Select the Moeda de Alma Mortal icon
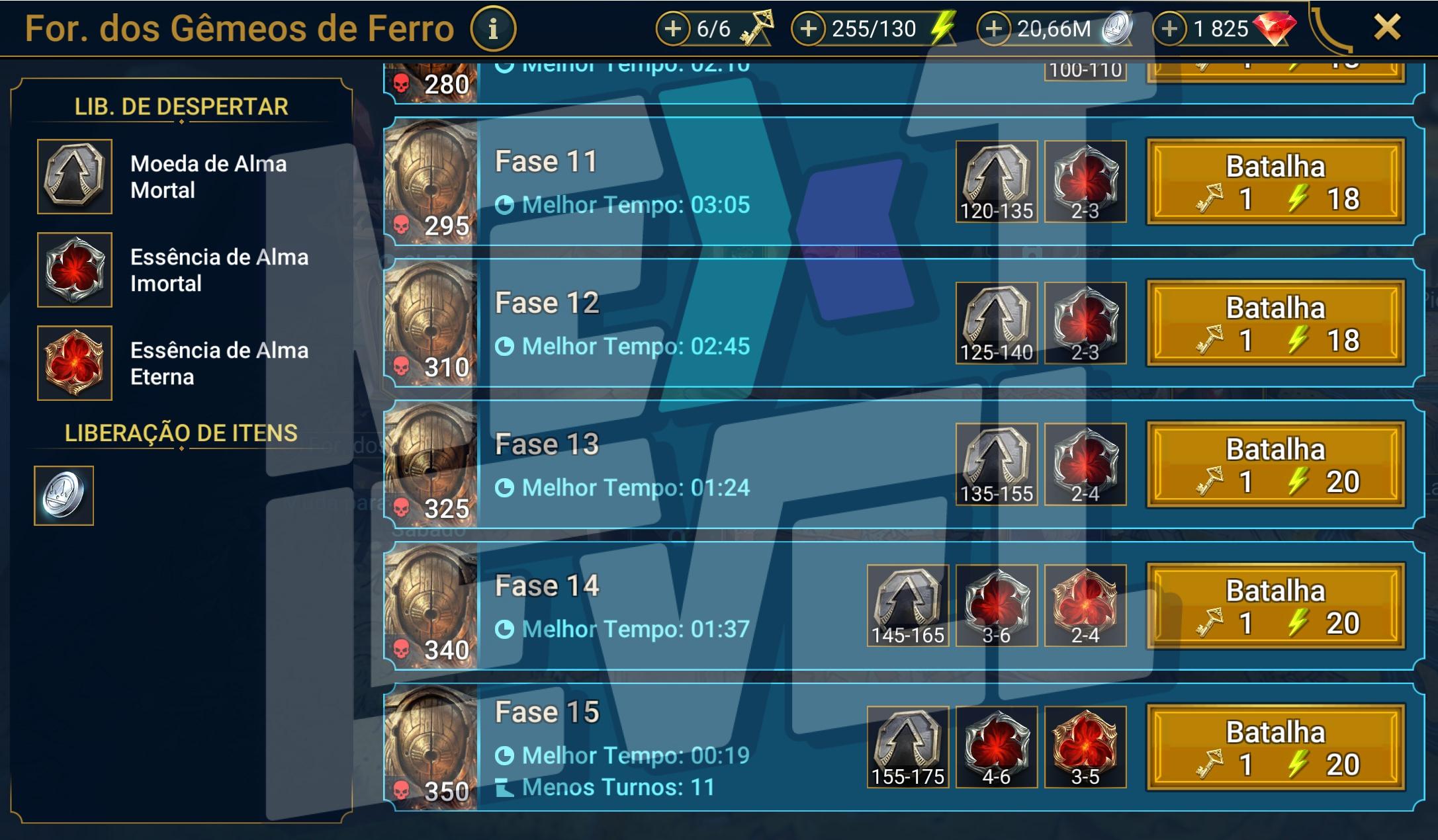The height and width of the screenshot is (840, 1438). tap(75, 177)
